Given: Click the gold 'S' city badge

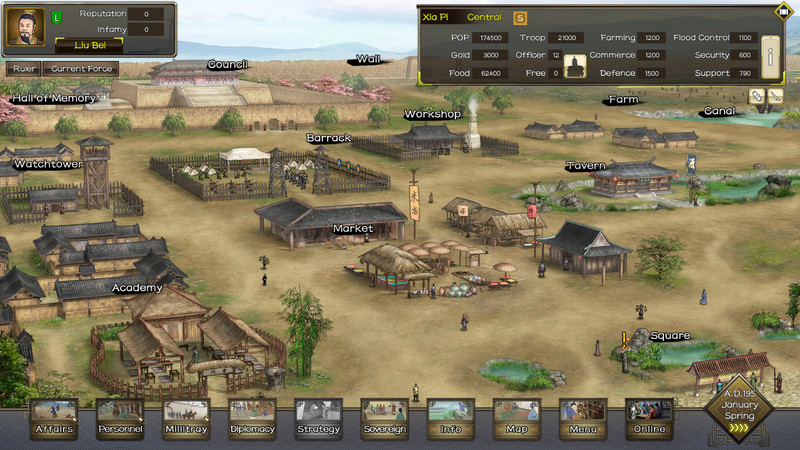Looking at the screenshot, I should click(x=520, y=17).
